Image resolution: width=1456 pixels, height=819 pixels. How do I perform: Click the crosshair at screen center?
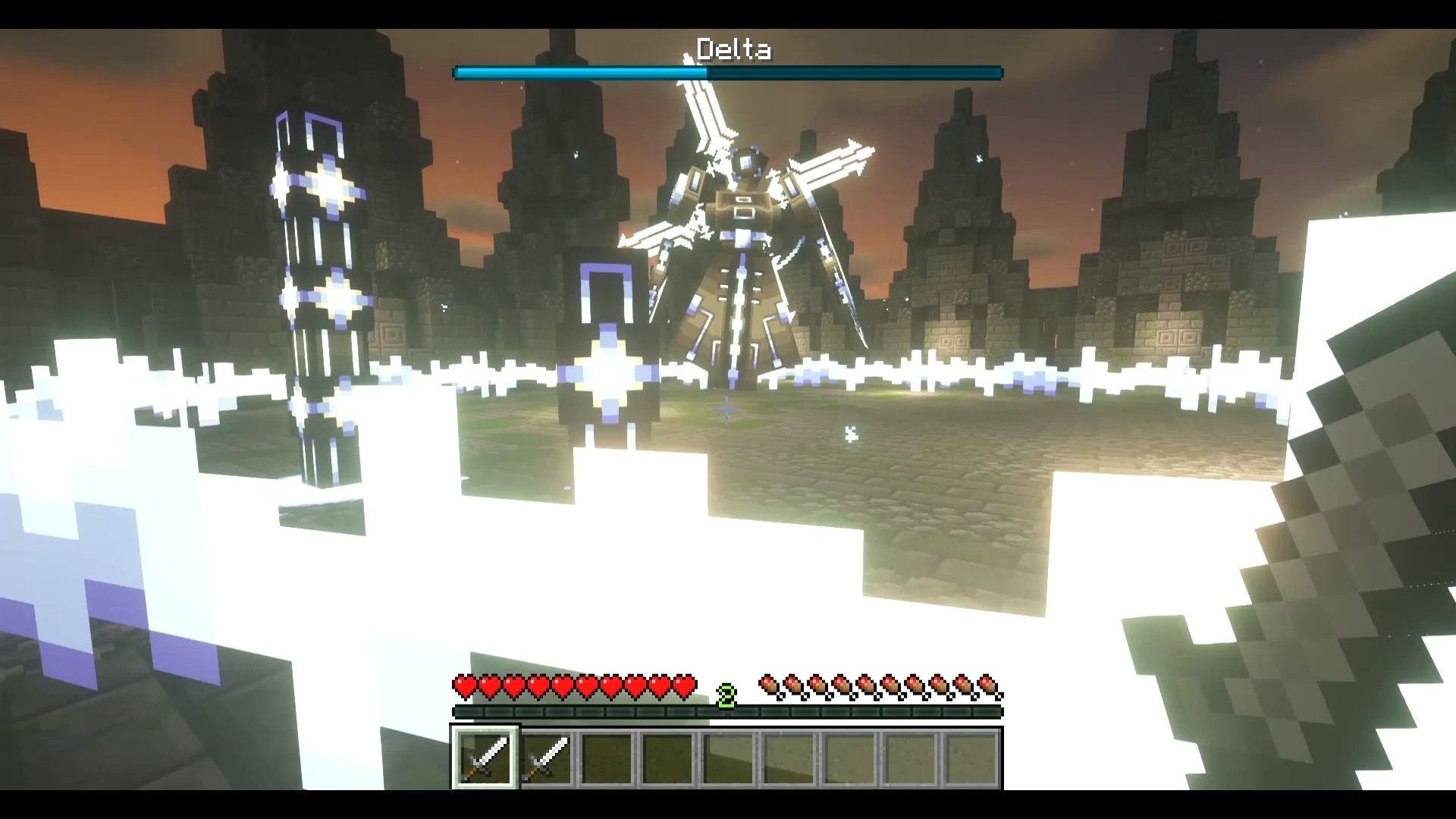(728, 409)
